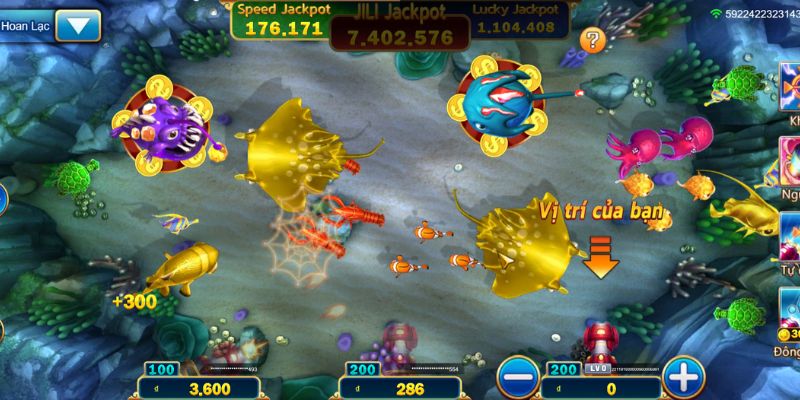Open the JILI Jackpot panel
Viewport: 800px width, 400px height.
point(399,24)
